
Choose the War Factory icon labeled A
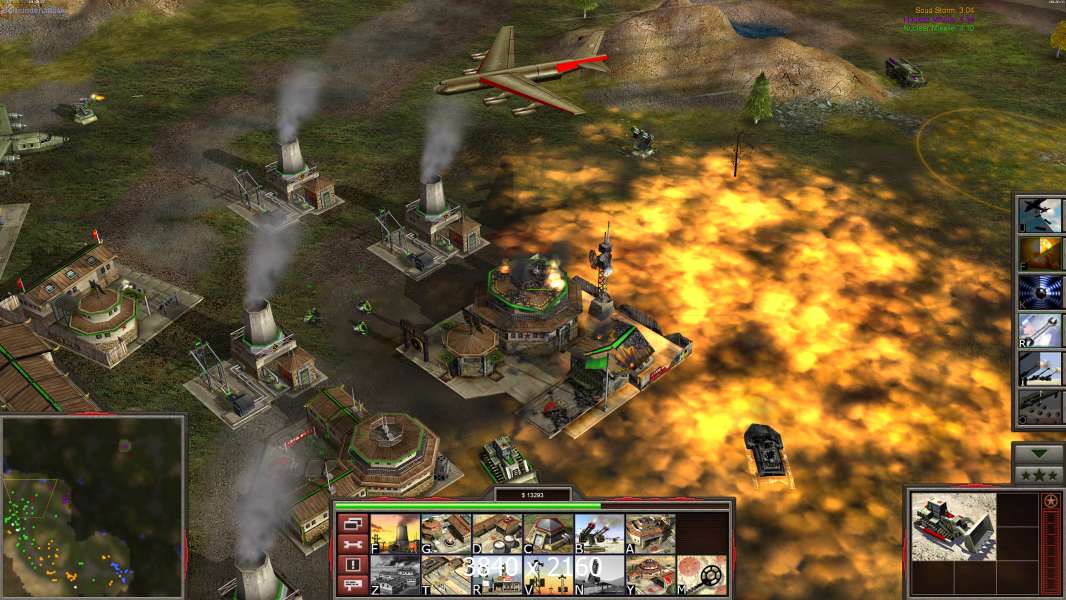[650, 533]
